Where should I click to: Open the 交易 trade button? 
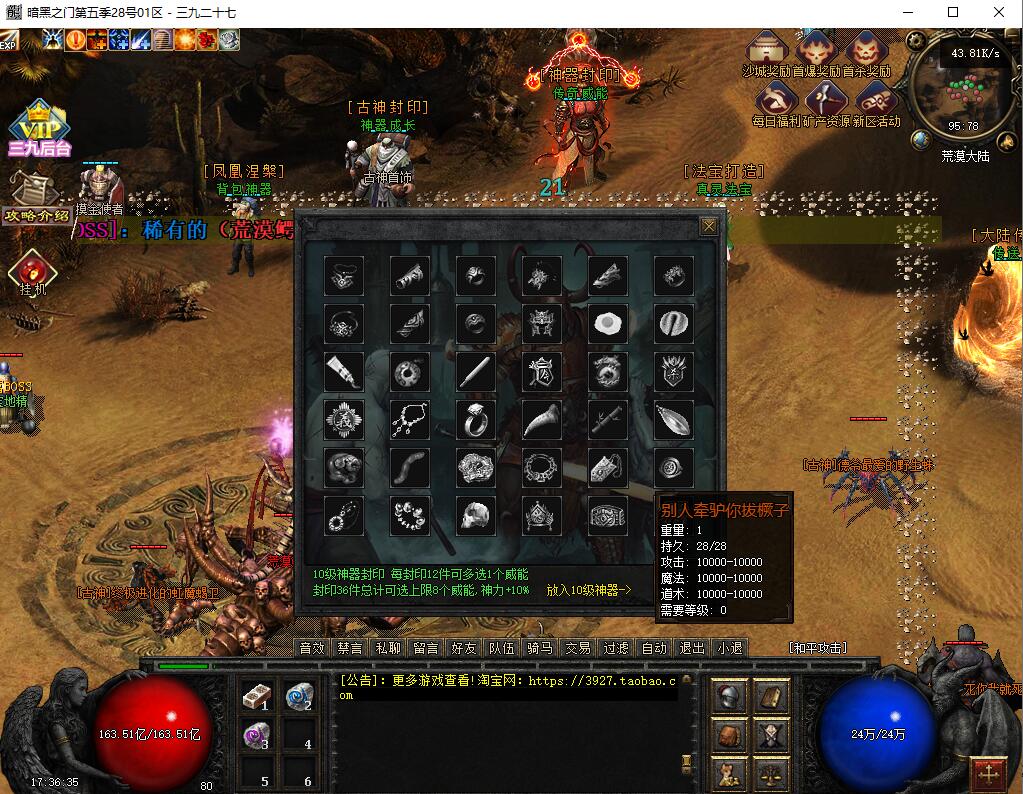point(578,648)
